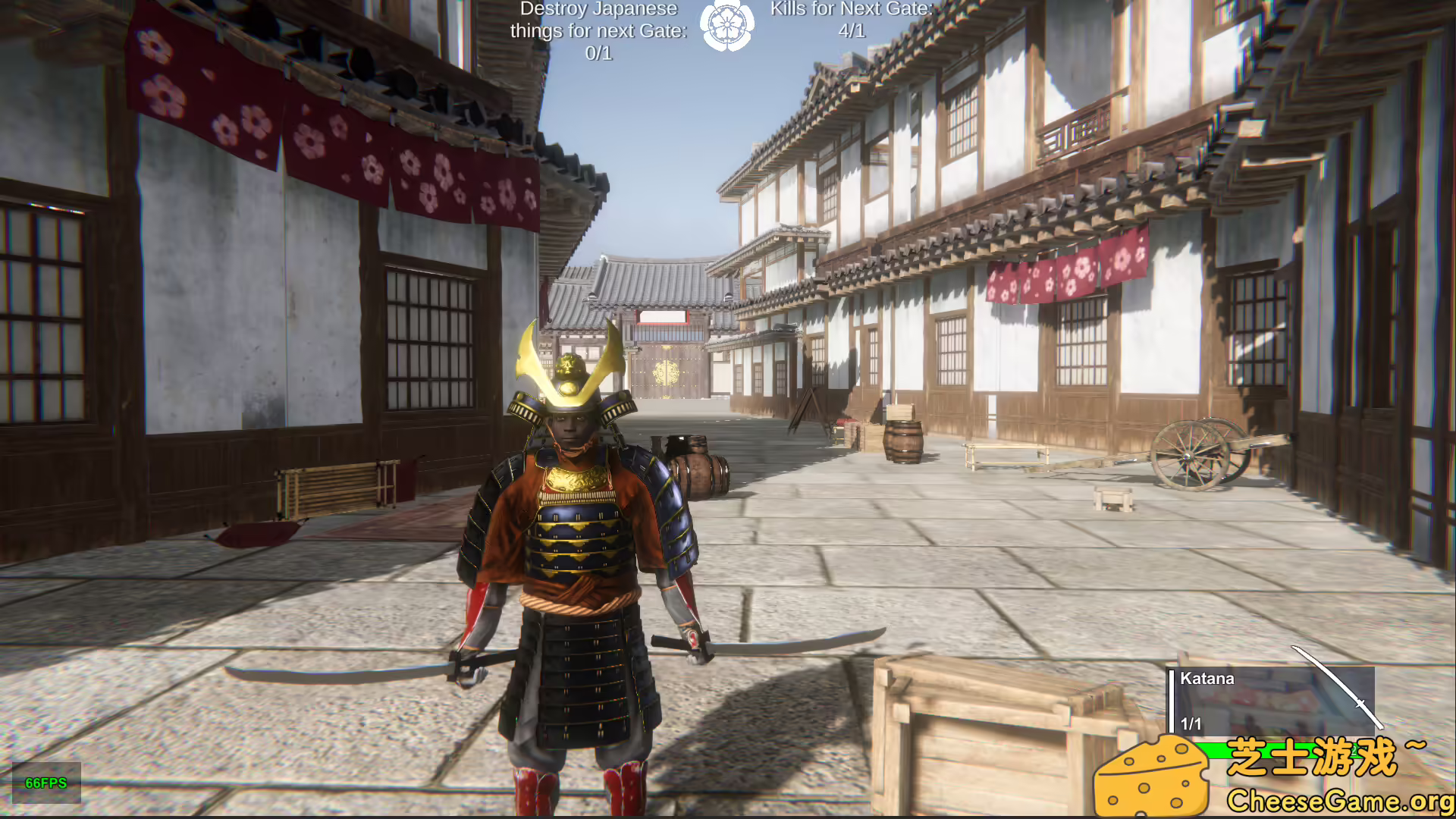The image size is (1456, 819).
Task: Click the cheese wedge logo at bottom right
Action: point(1153,774)
